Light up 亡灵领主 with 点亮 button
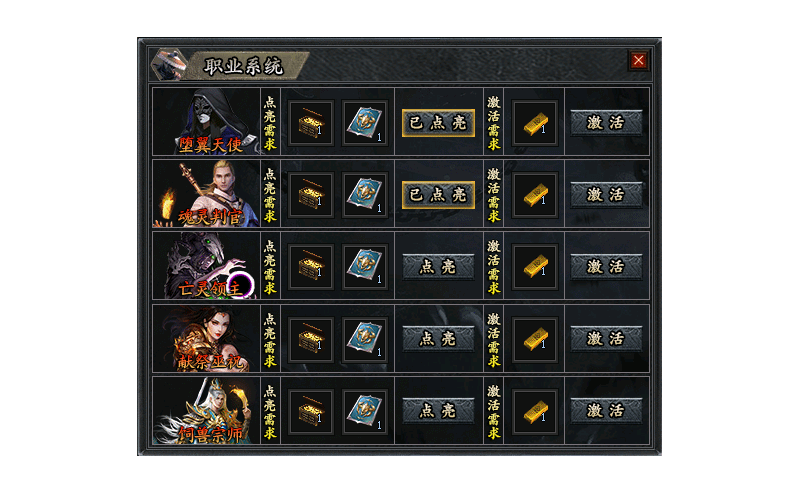This screenshot has height=494, width=800. pos(438,267)
